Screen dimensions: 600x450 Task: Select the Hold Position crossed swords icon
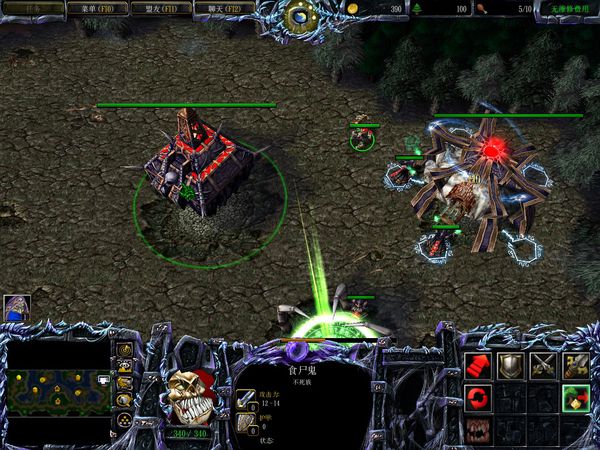(543, 366)
